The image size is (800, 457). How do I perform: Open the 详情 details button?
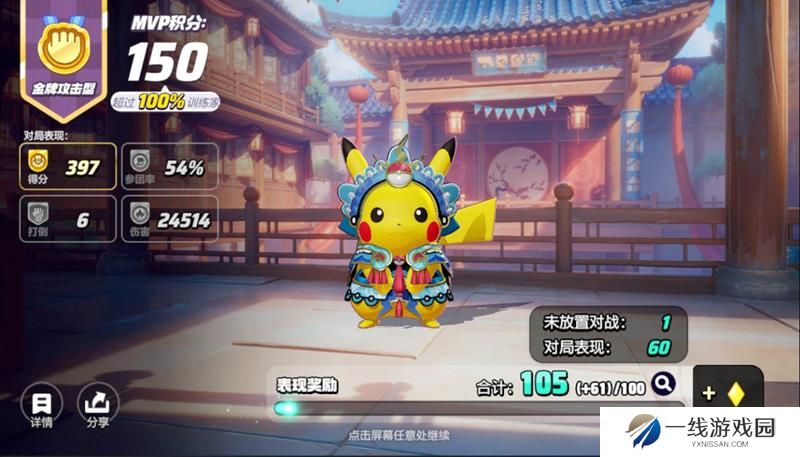pyautogui.click(x=41, y=404)
